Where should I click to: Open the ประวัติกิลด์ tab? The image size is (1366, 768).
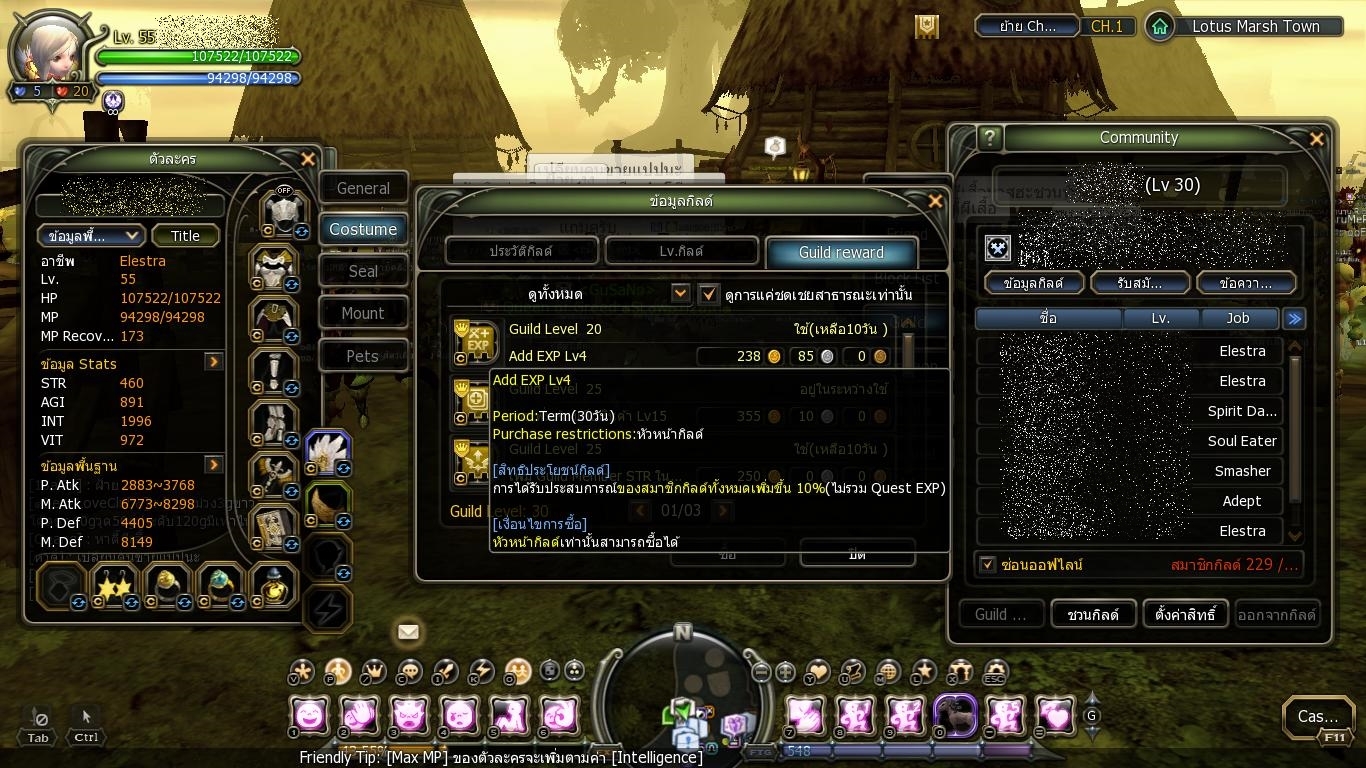[x=521, y=251]
